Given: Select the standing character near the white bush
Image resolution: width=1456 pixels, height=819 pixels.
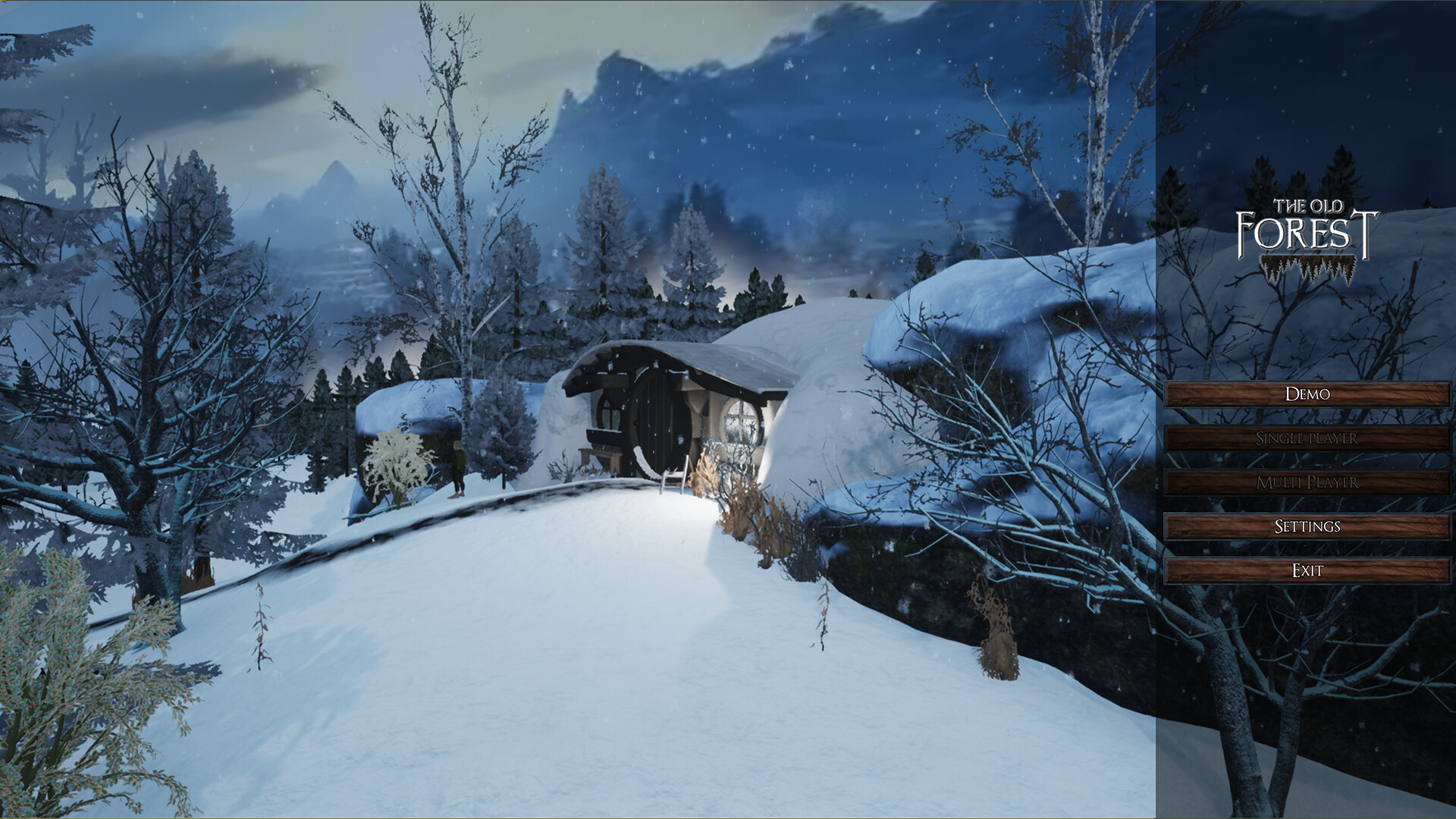Looking at the screenshot, I should click(x=459, y=469).
